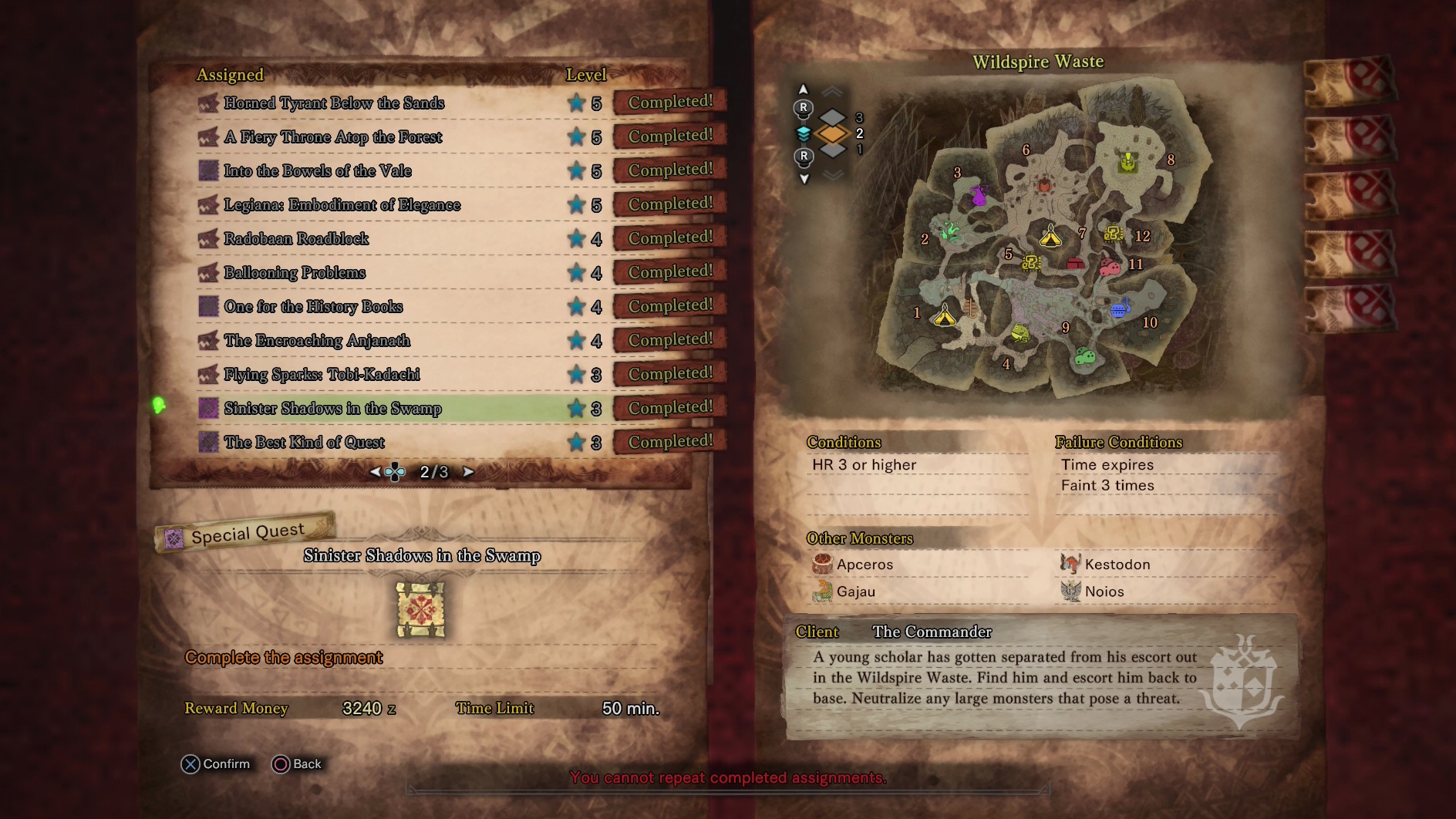Select the Ballooning Problems quest row
Viewport: 1456px width, 819px height.
click(295, 273)
